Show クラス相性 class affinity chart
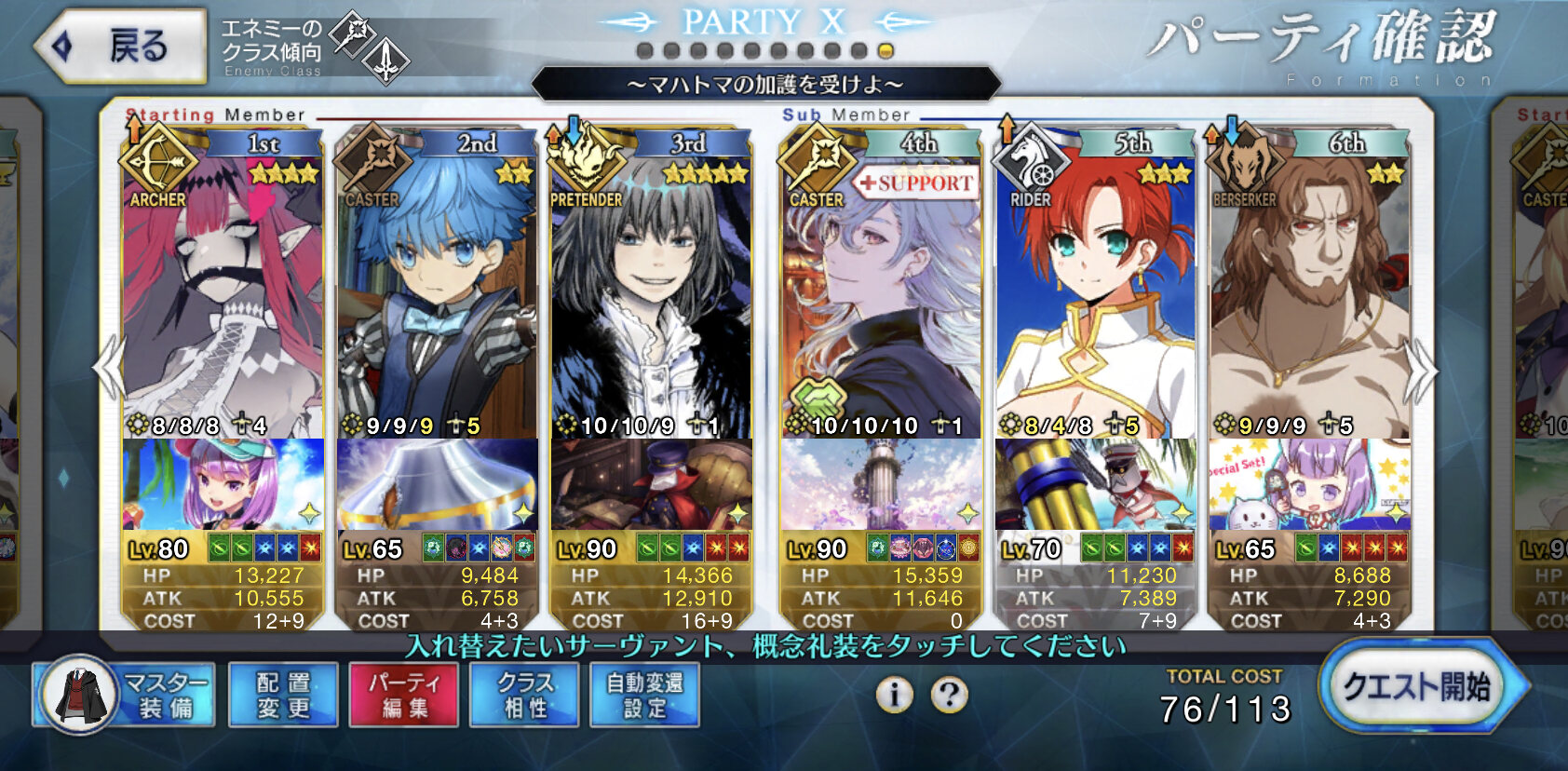This screenshot has height=771, width=1568. pyautogui.click(x=524, y=696)
